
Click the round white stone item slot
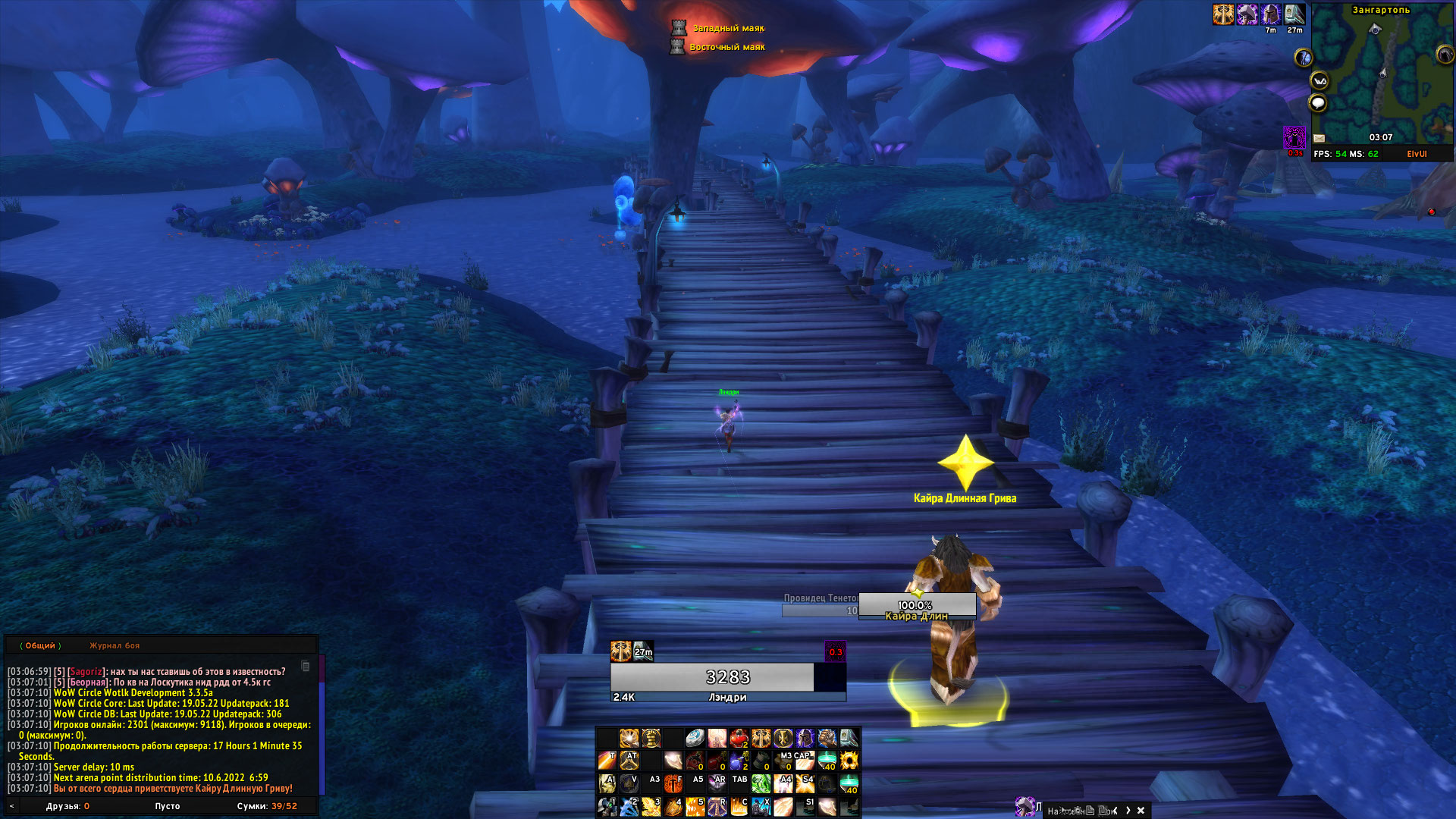point(695,738)
